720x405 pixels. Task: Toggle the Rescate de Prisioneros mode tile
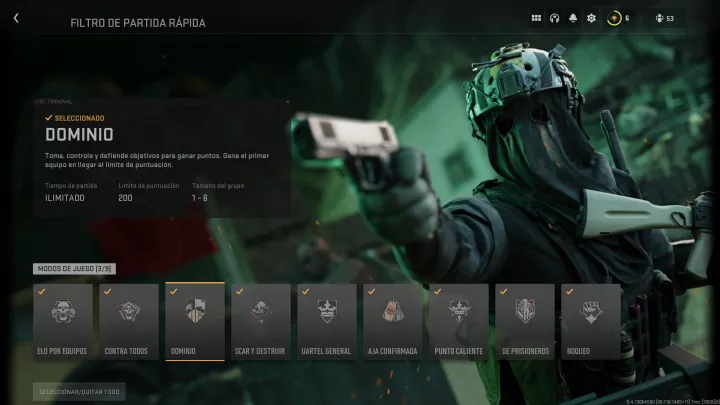tap(524, 321)
